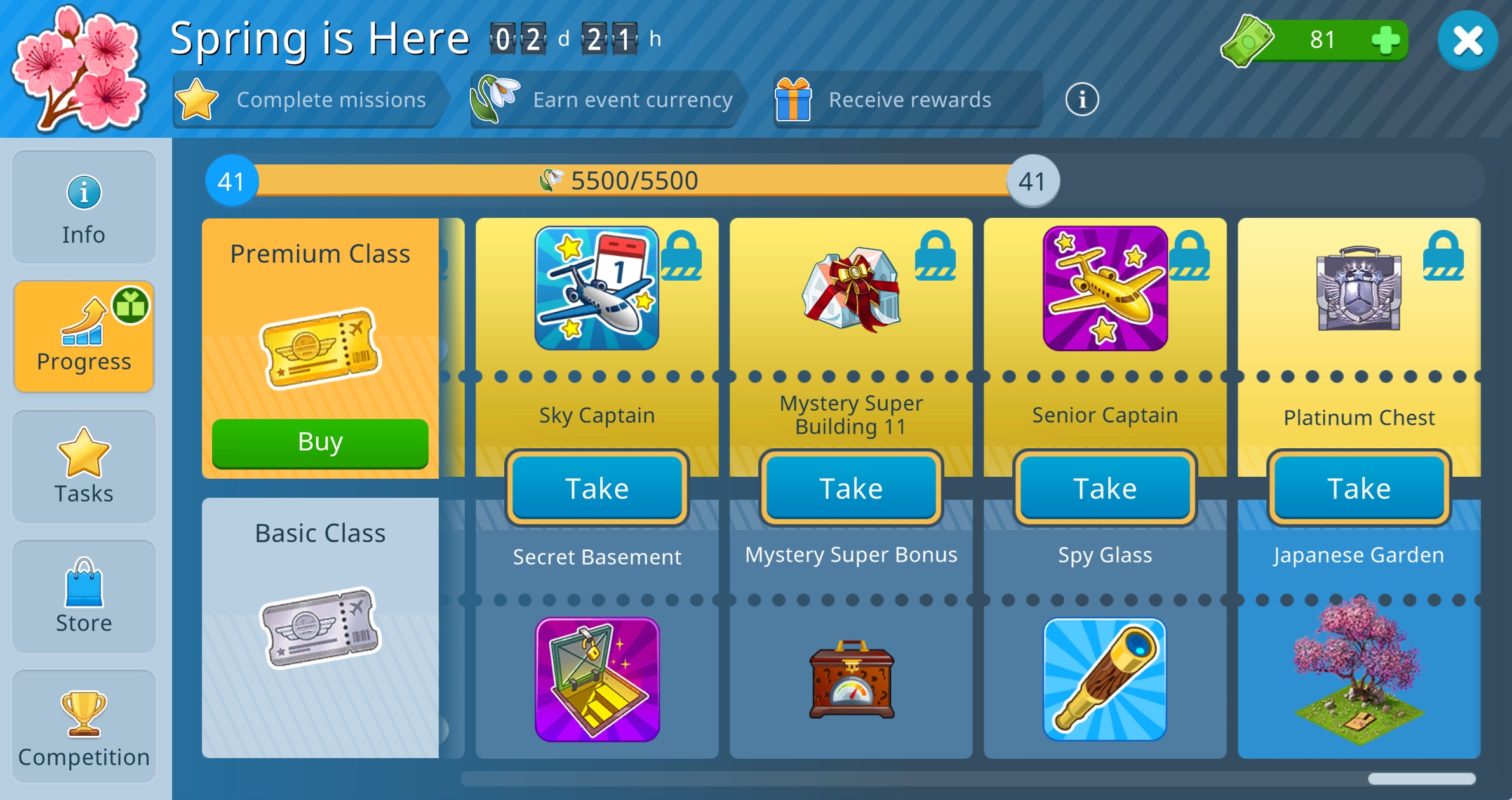1512x800 pixels.
Task: Take the Secret Basement reward
Action: (x=597, y=488)
